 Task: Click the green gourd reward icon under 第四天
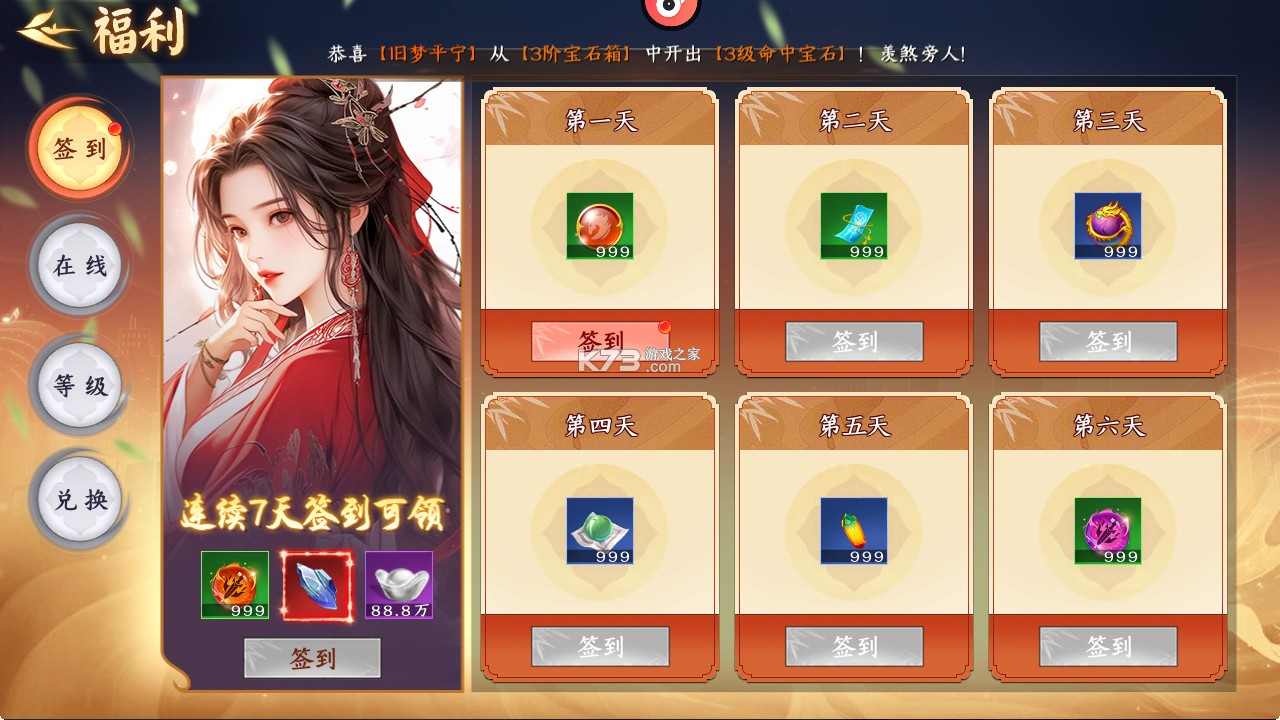click(600, 529)
